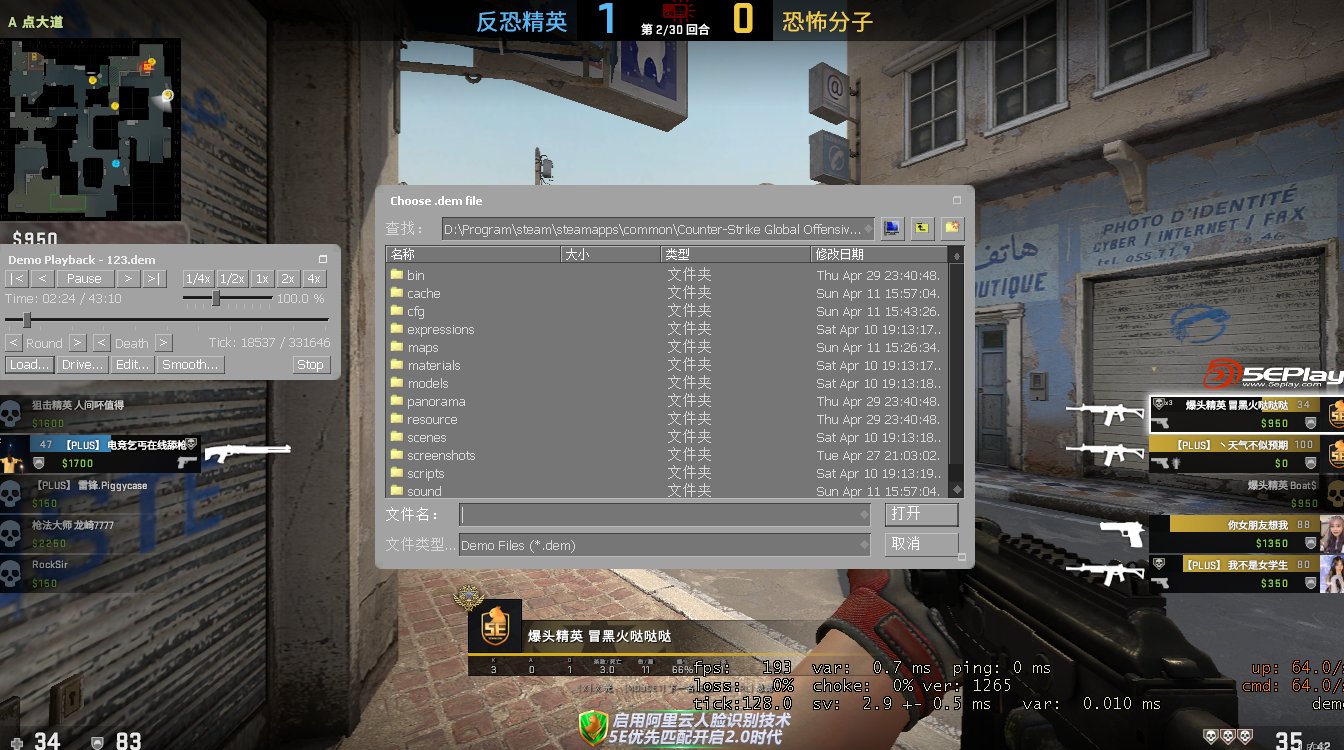The image size is (1344, 750).
Task: Click the playback speed percentage slider
Action: [216, 298]
